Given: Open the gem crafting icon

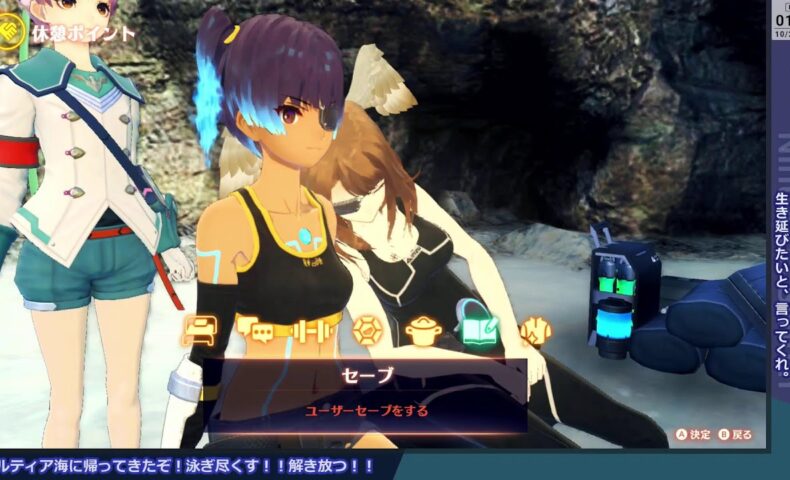Looking at the screenshot, I should (368, 330).
